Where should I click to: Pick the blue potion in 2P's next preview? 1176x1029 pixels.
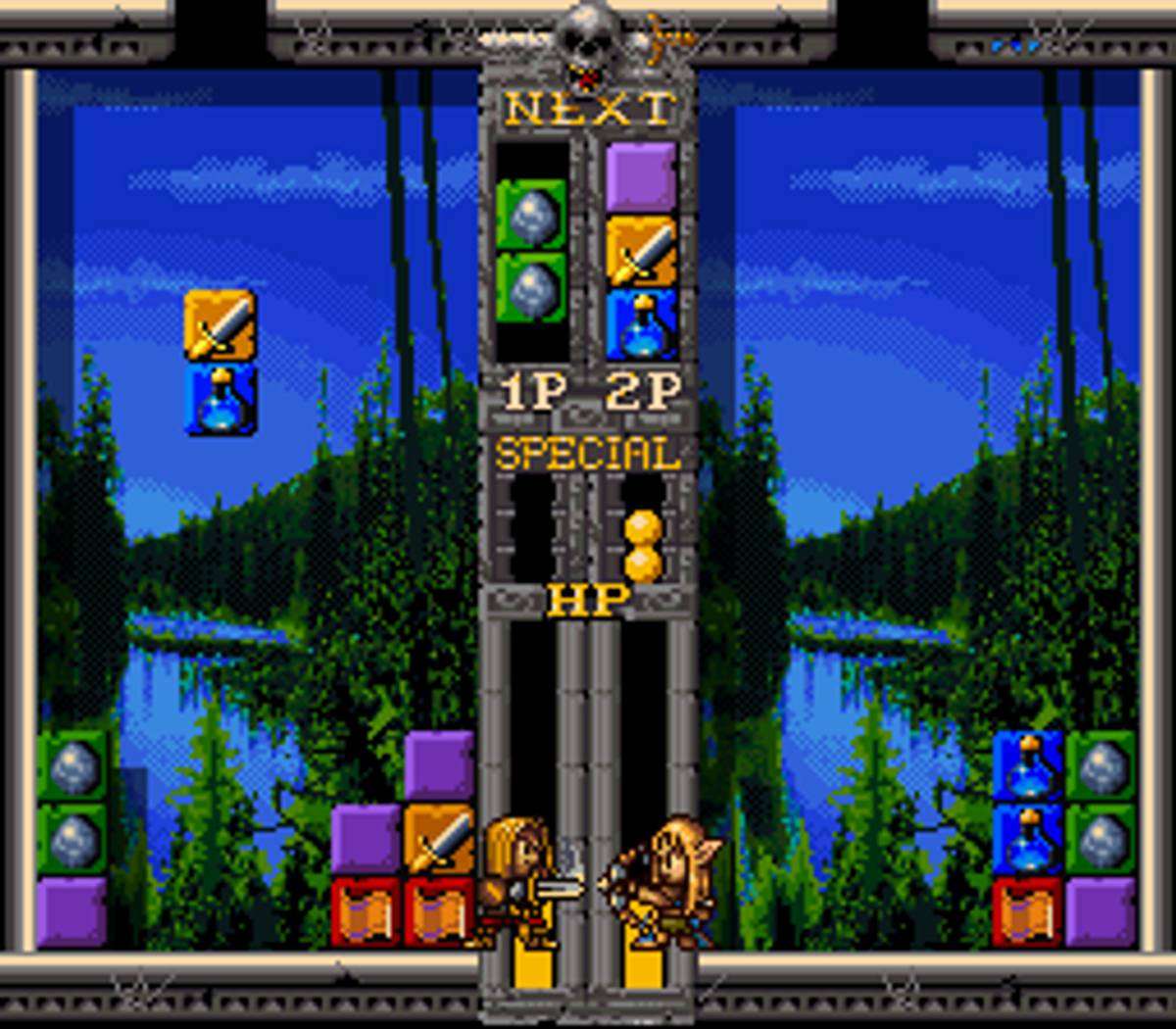641,323
